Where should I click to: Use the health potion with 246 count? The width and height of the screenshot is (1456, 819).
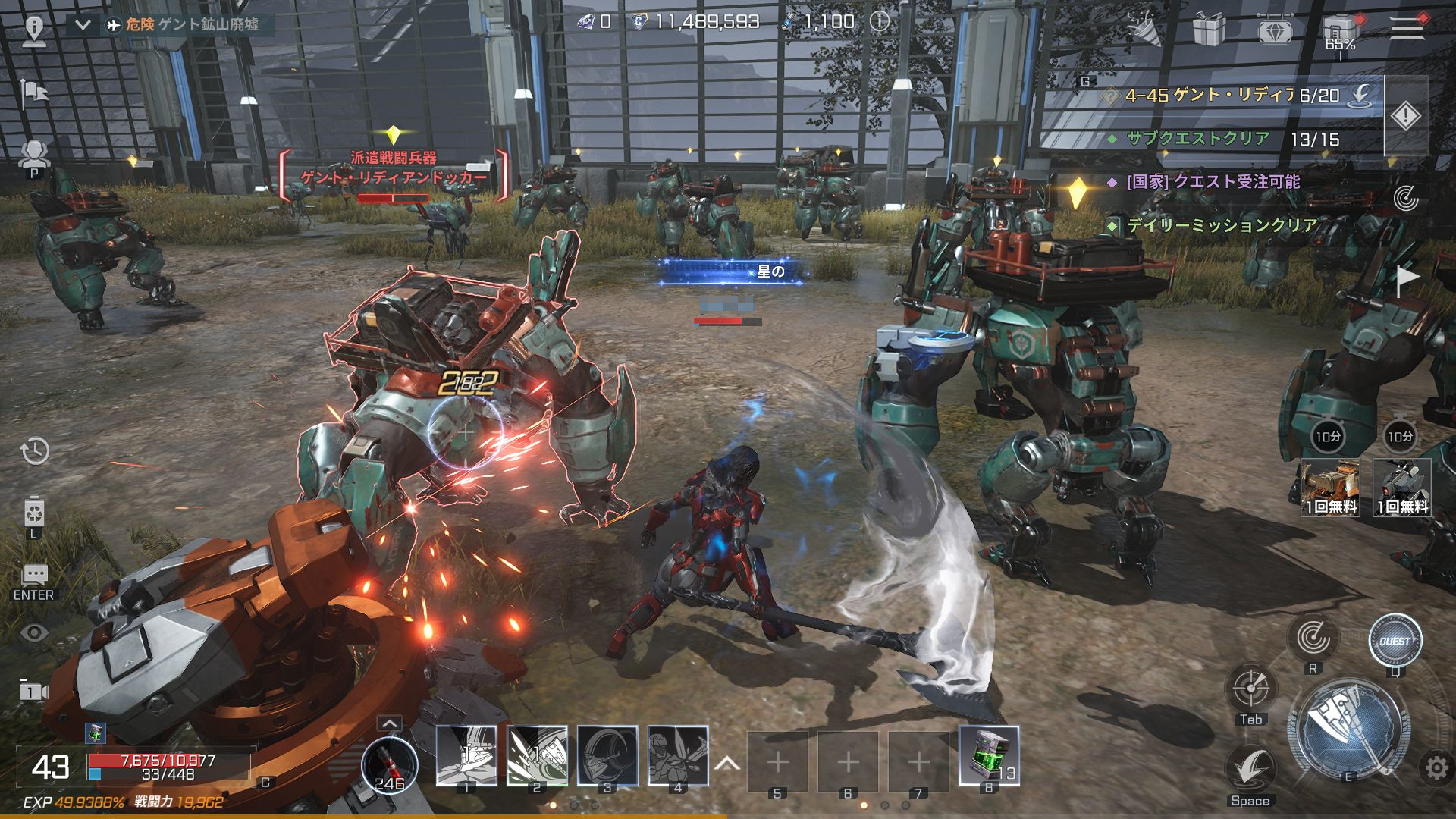pos(389,762)
